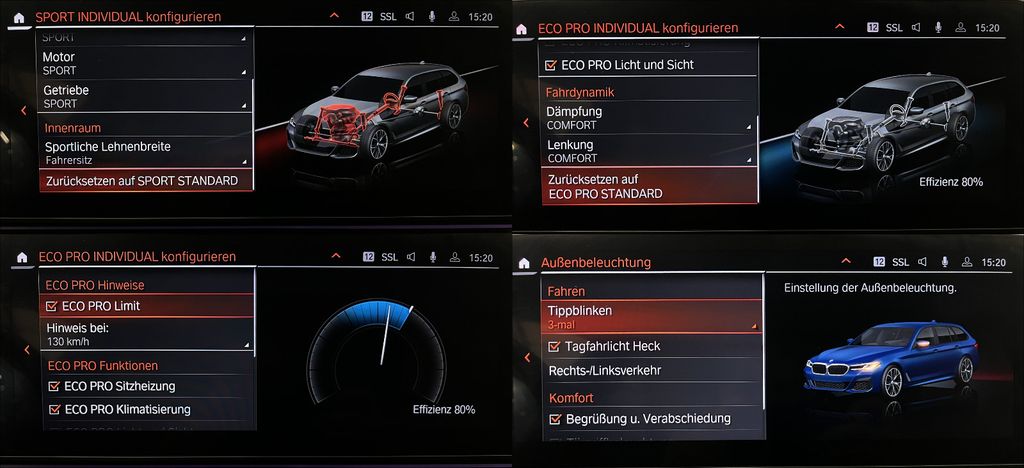Image resolution: width=1024 pixels, height=468 pixels.
Task: Toggle the ECO PRO Limit checkbox
Action: (x=54, y=306)
